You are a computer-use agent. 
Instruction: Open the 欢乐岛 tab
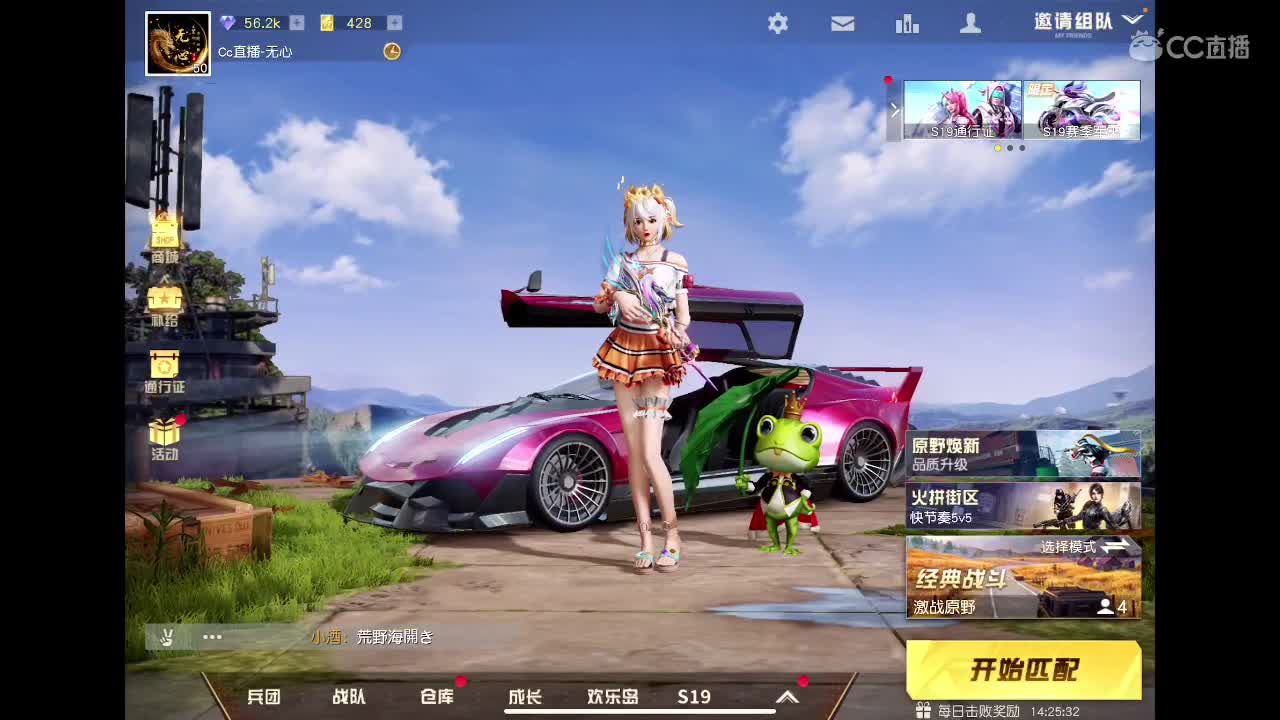613,697
